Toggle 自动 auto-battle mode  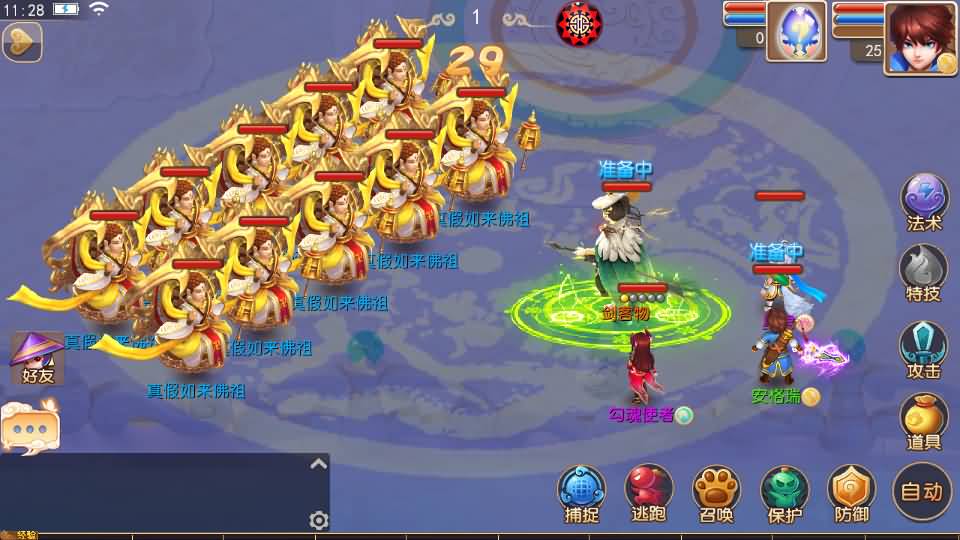point(922,491)
